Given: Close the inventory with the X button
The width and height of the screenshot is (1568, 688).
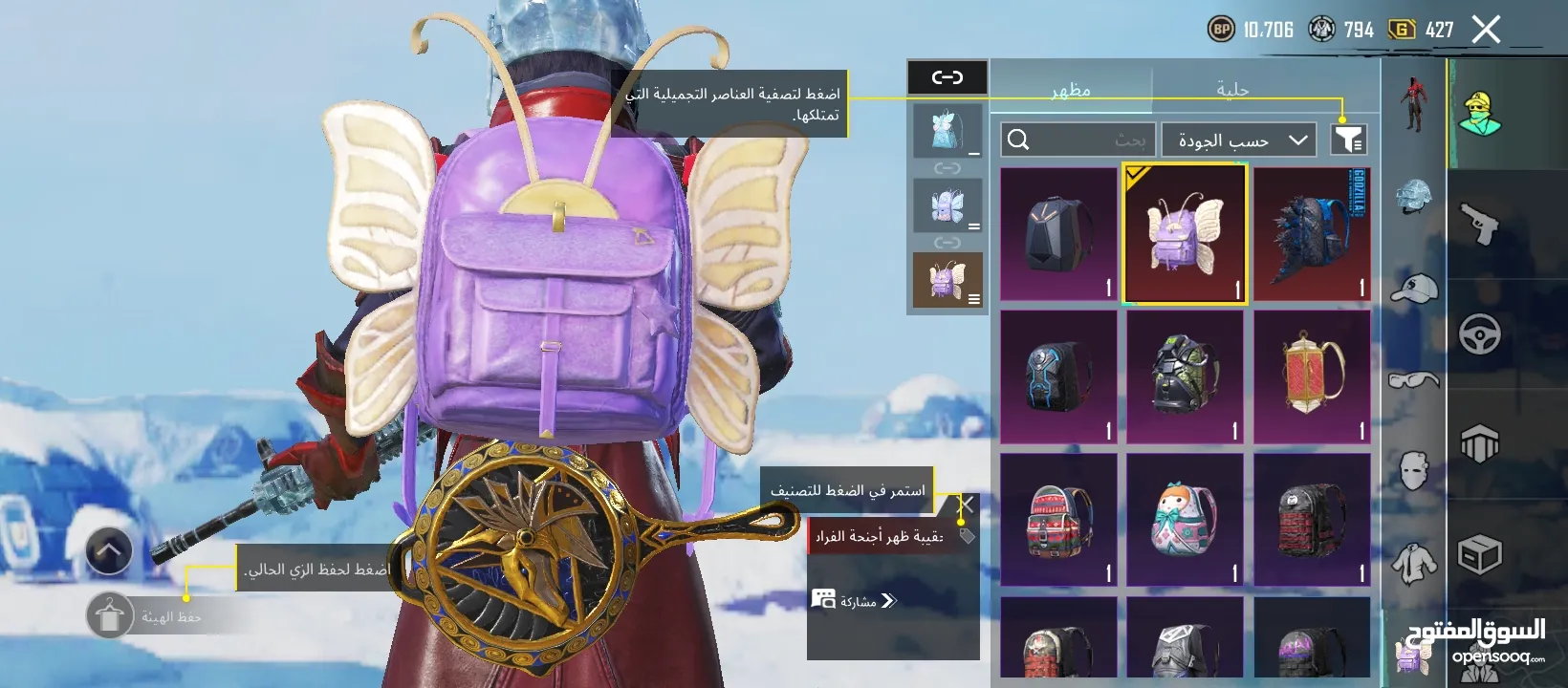Looking at the screenshot, I should pos(1486,31).
